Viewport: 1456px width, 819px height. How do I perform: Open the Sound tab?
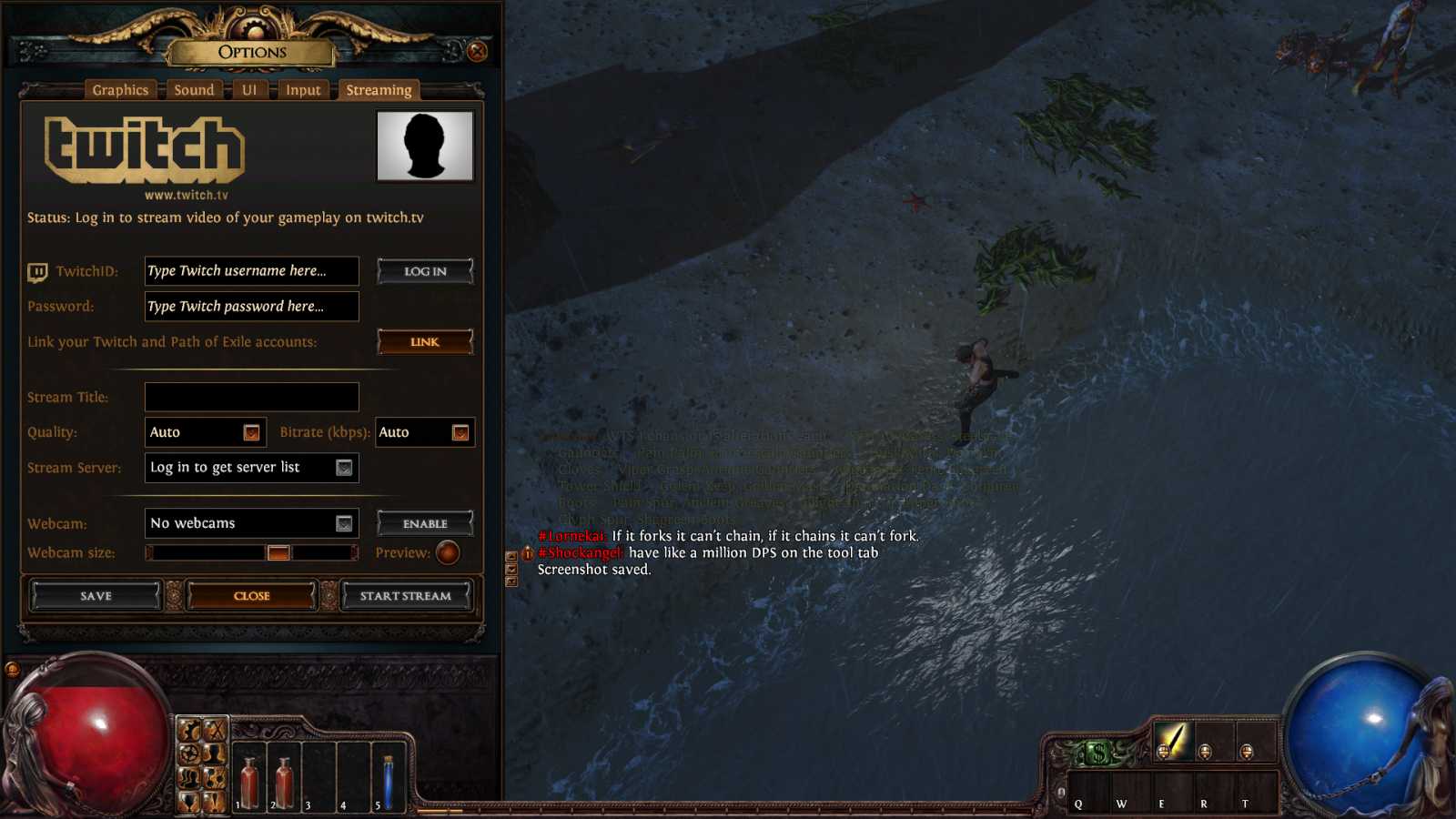193,89
